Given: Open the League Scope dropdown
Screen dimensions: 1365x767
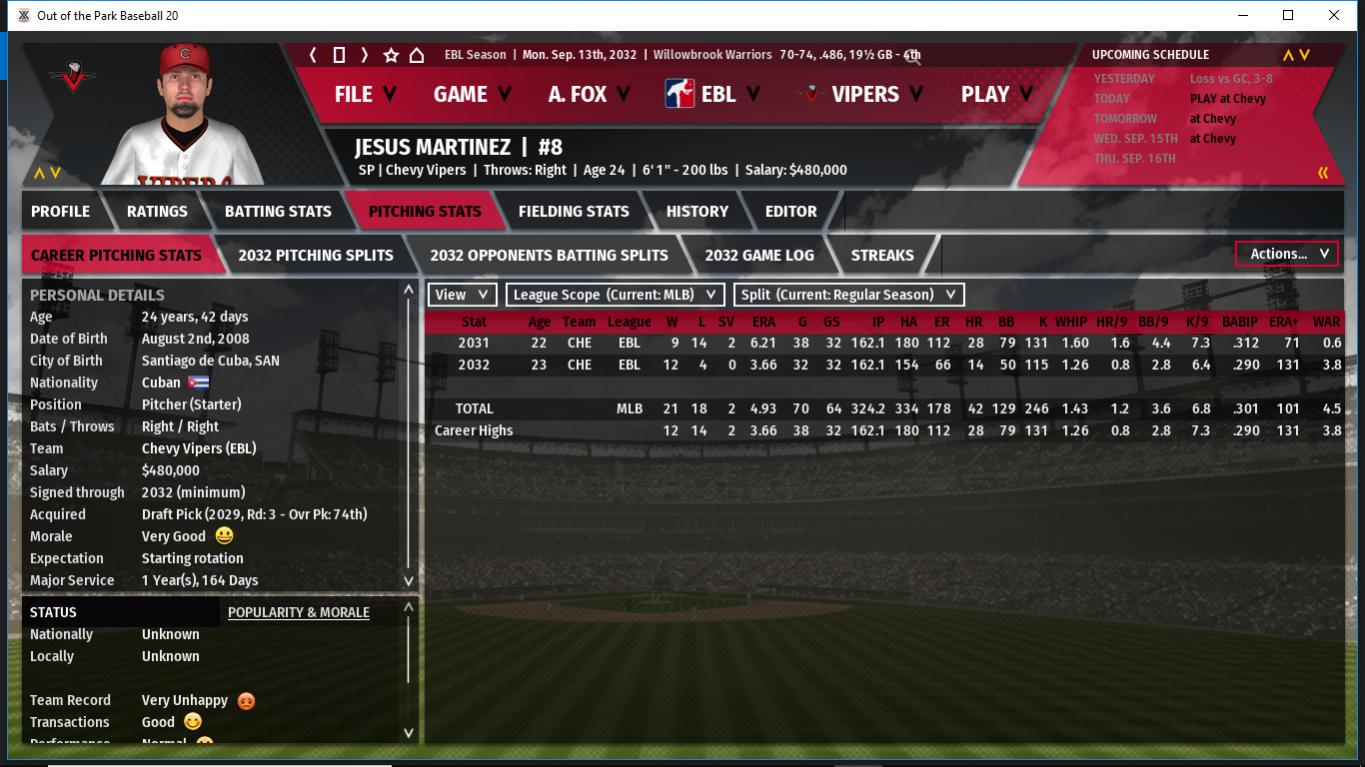Looking at the screenshot, I should [x=615, y=295].
